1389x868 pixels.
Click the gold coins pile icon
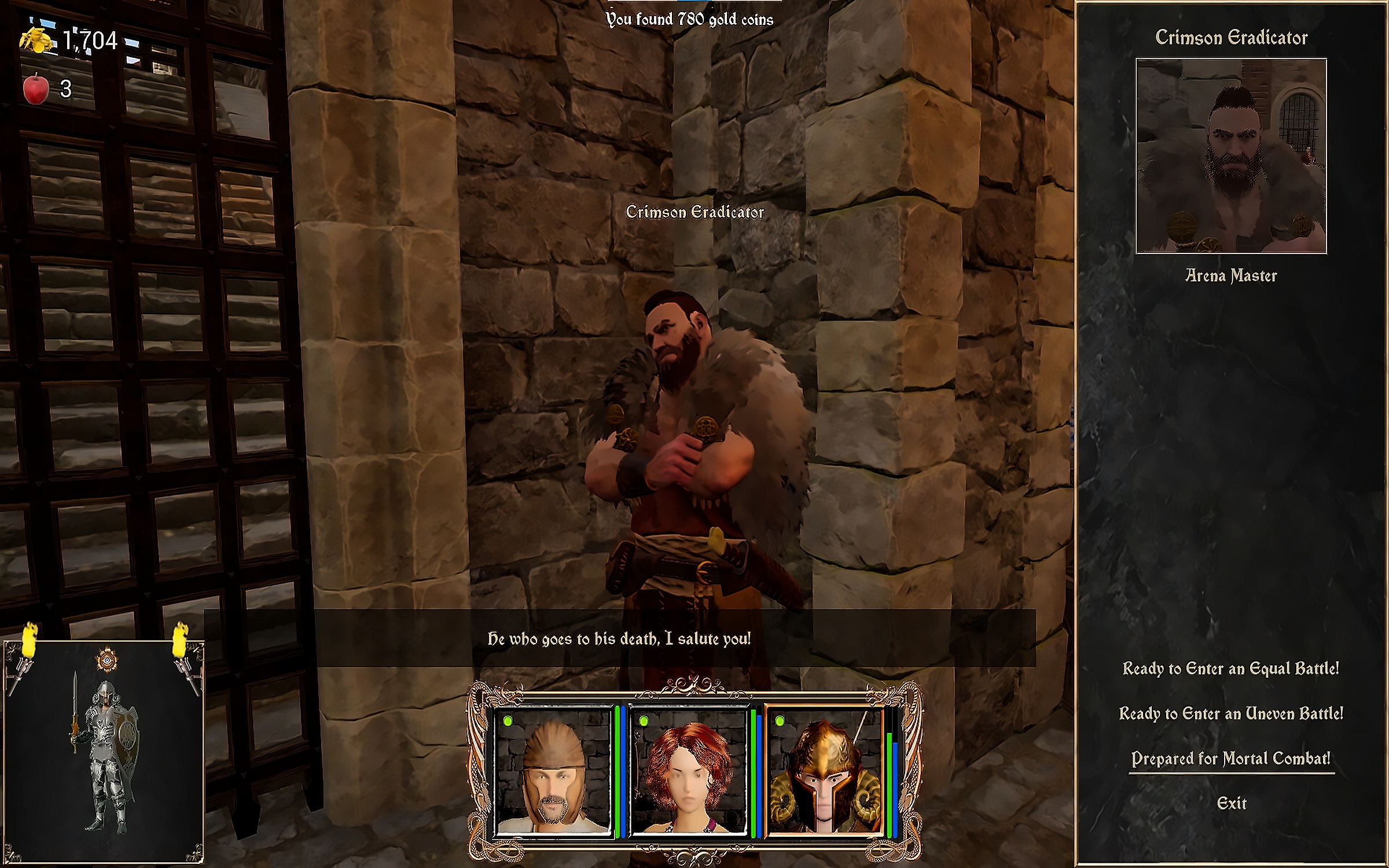click(x=37, y=41)
